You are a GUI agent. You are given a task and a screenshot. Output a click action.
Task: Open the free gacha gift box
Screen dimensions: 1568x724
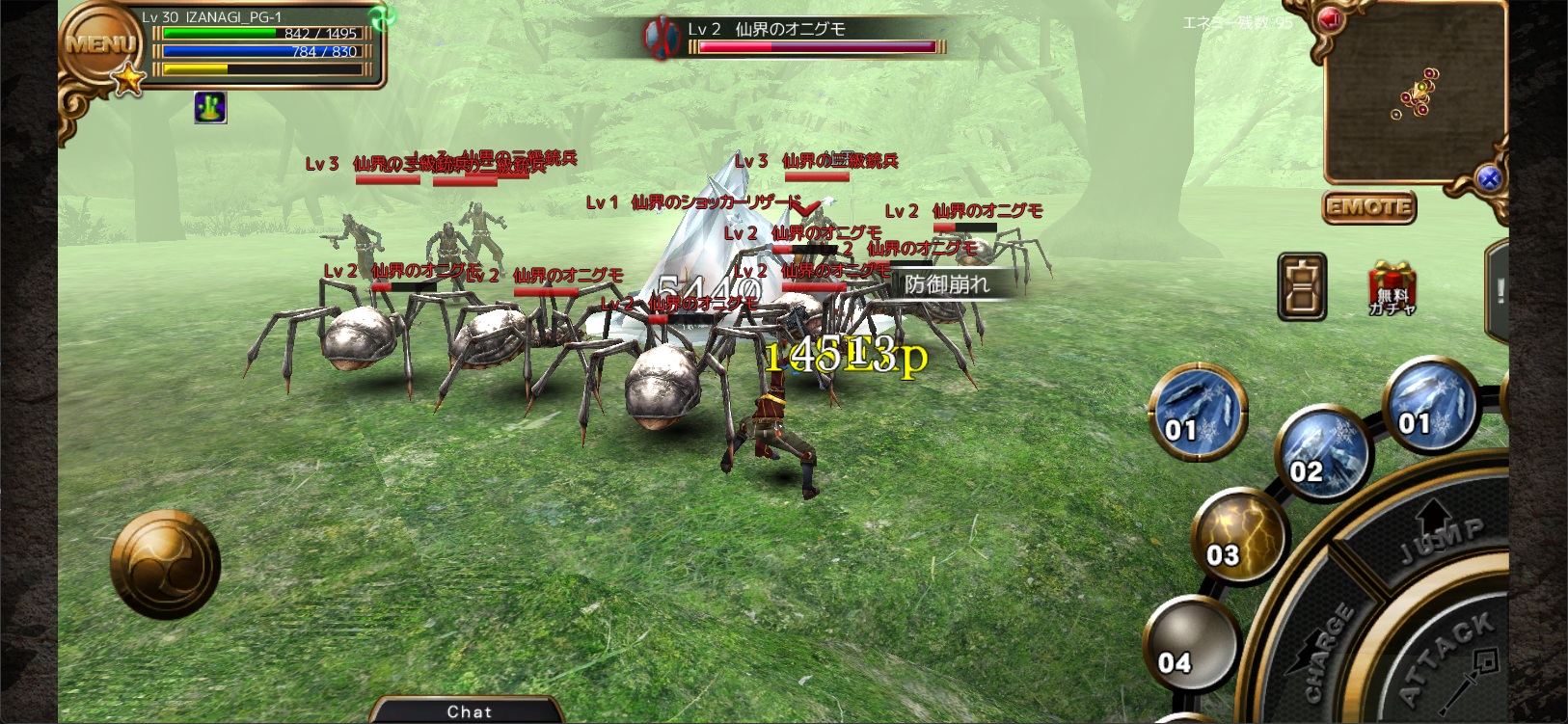tap(1392, 289)
